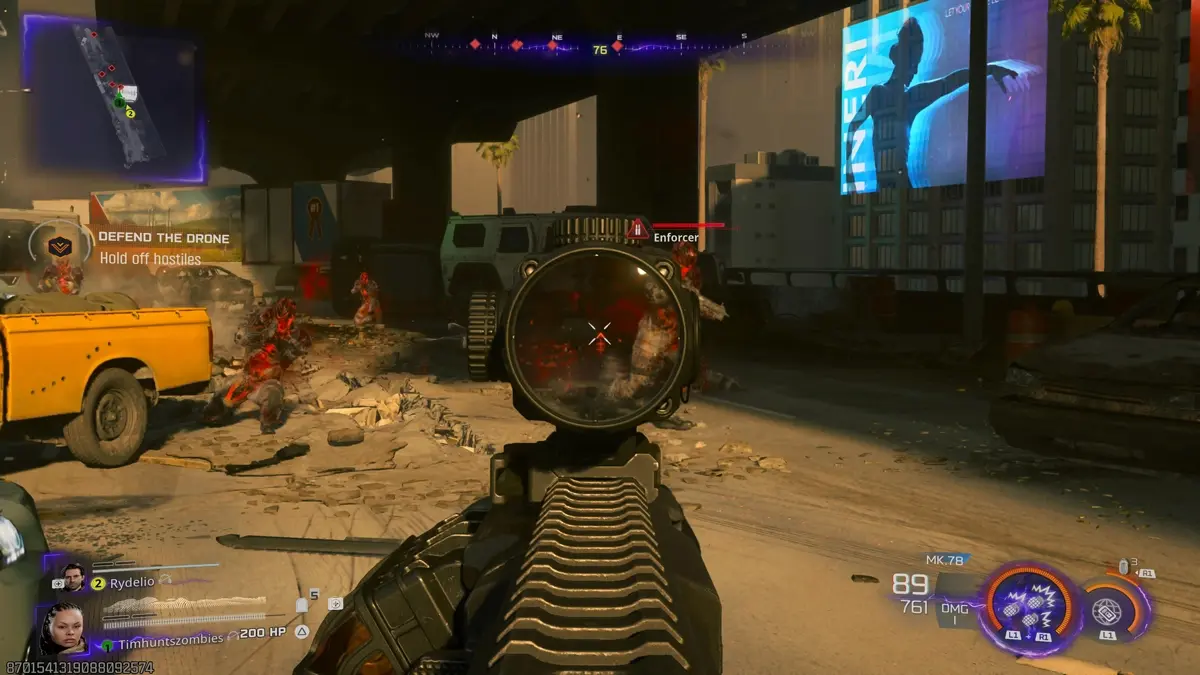Select Timhuntszombies' player portrait
1200x675 pixels.
coord(62,628)
